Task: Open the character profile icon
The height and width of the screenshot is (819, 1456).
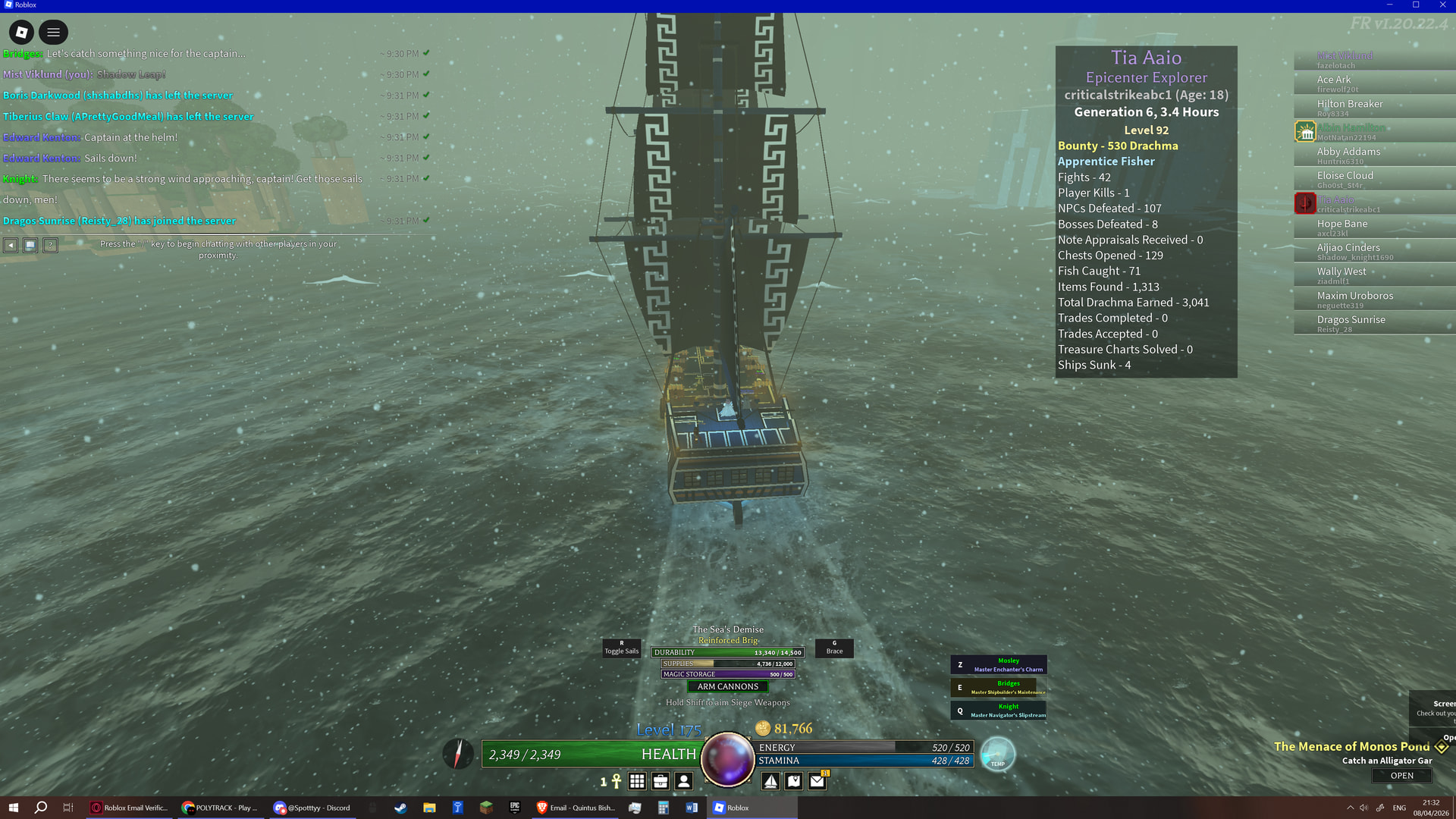Action: pos(684,781)
